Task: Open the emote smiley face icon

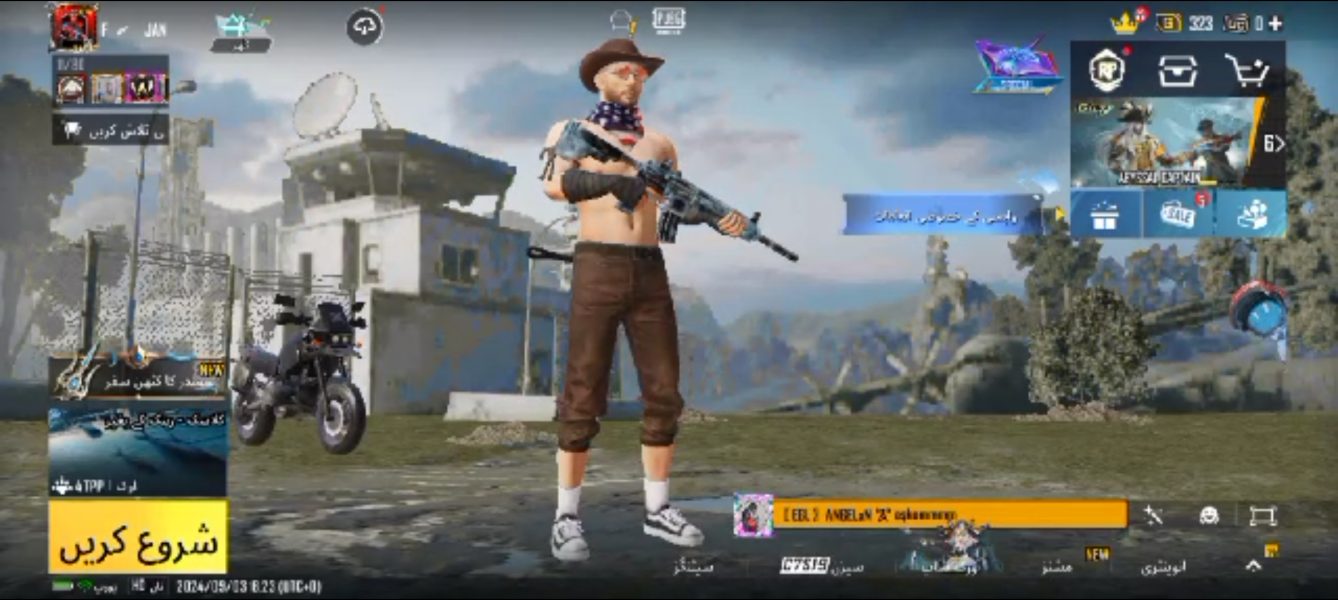Action: pos(1208,515)
